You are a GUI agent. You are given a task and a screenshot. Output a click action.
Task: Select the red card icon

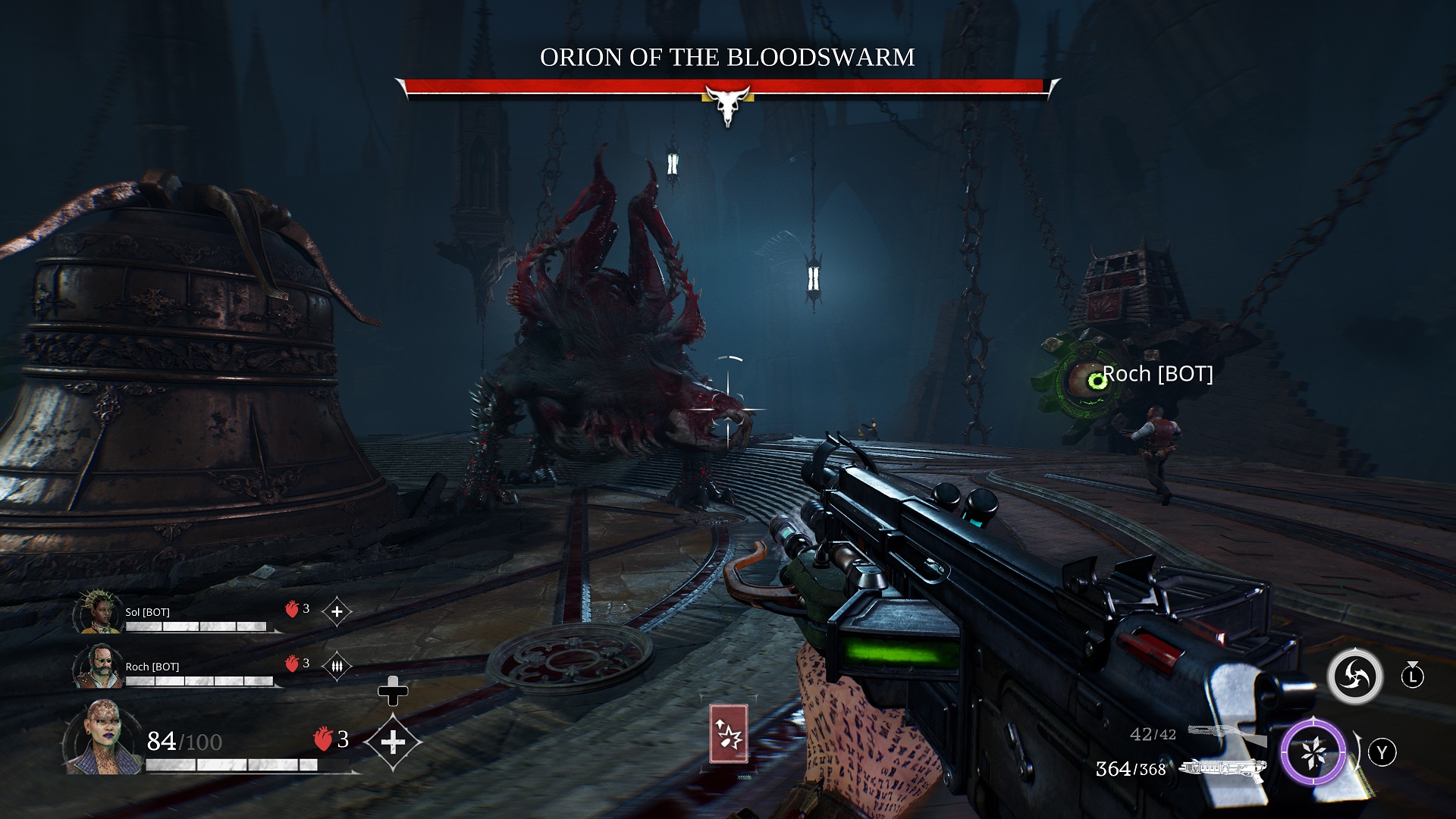(x=728, y=733)
